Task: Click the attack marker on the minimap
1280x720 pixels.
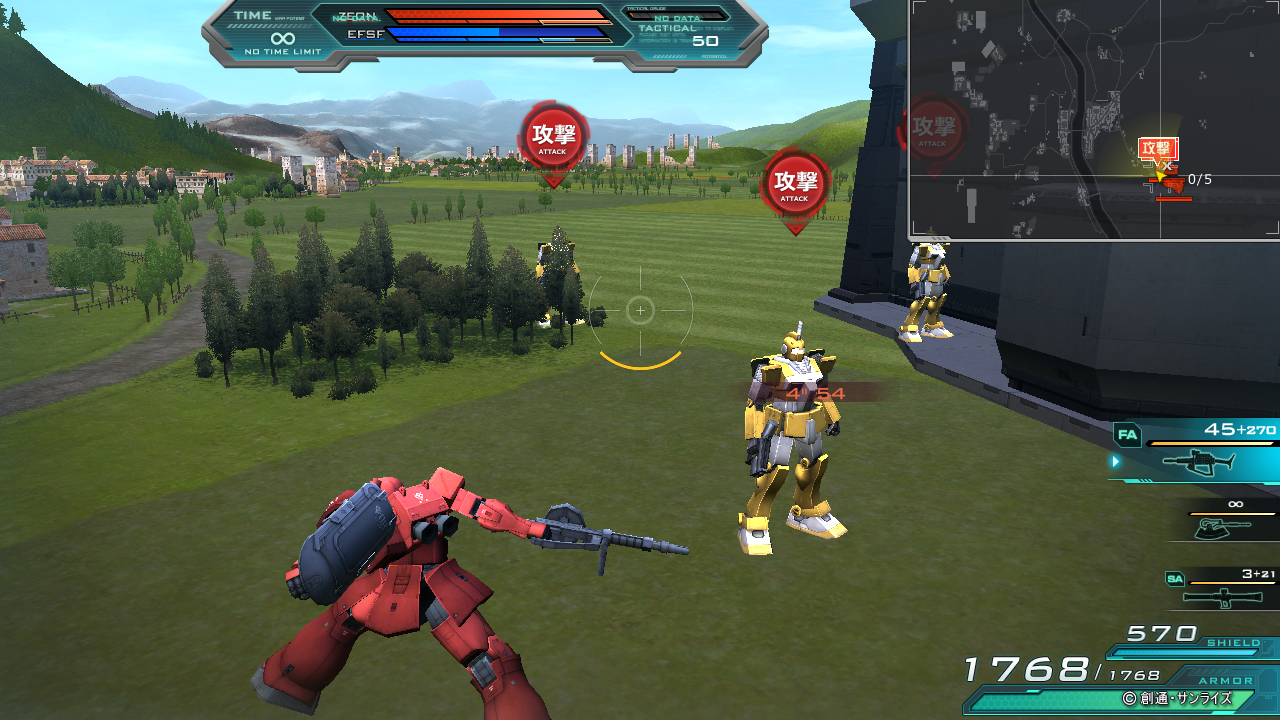Action: tap(1158, 149)
